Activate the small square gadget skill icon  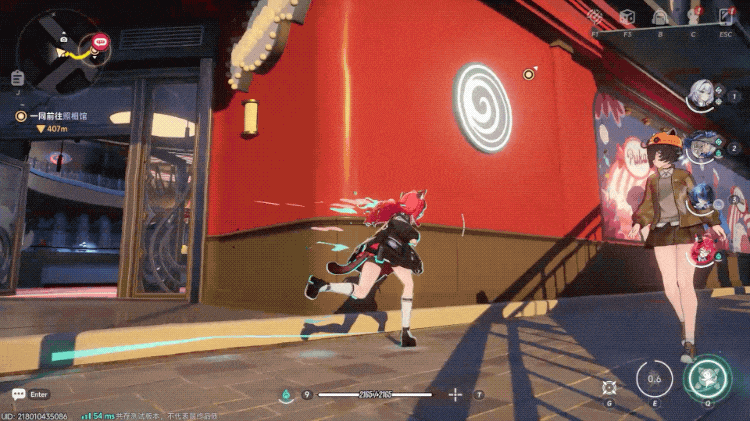[609, 386]
